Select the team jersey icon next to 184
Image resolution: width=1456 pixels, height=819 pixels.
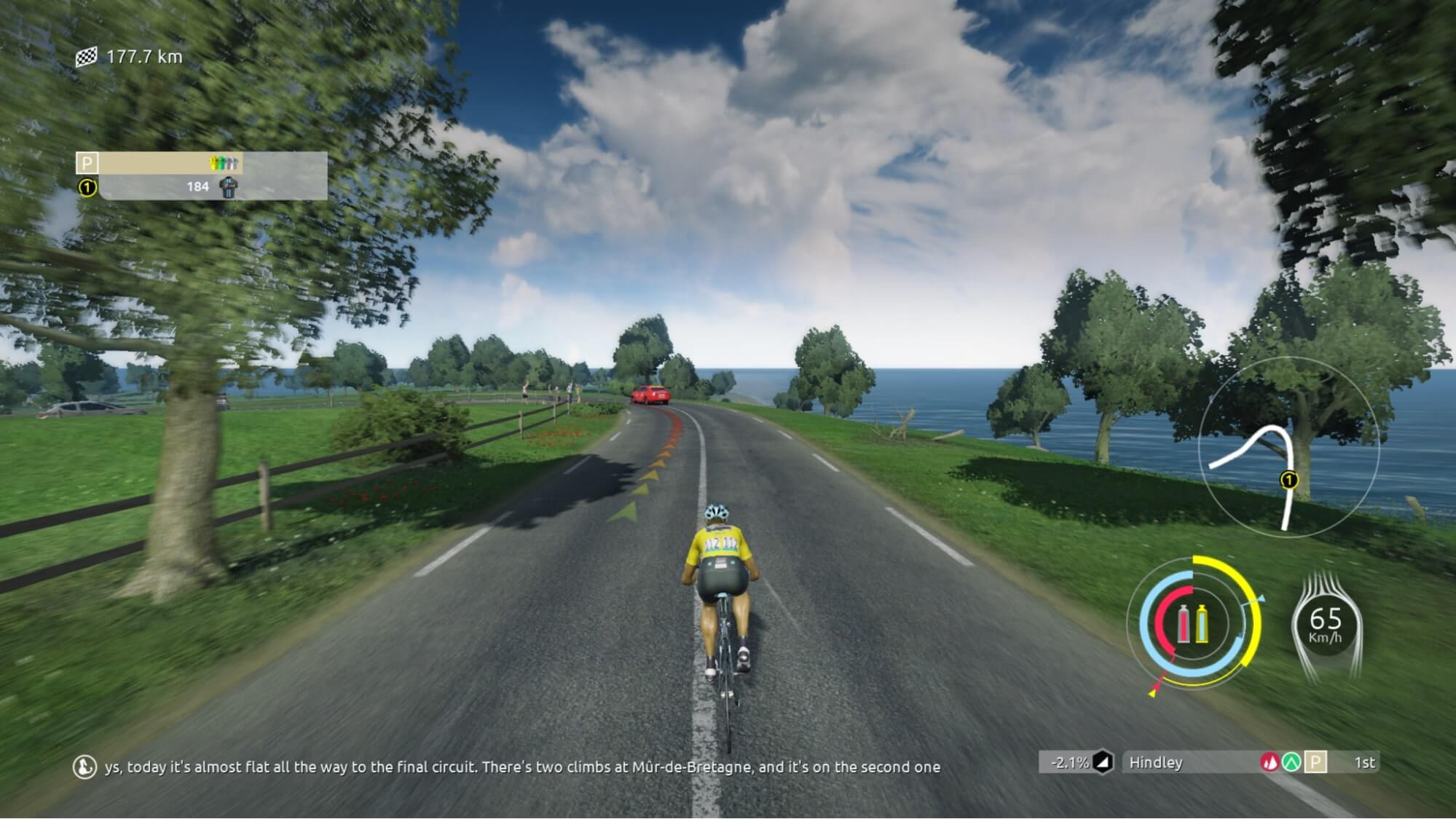pyautogui.click(x=229, y=187)
